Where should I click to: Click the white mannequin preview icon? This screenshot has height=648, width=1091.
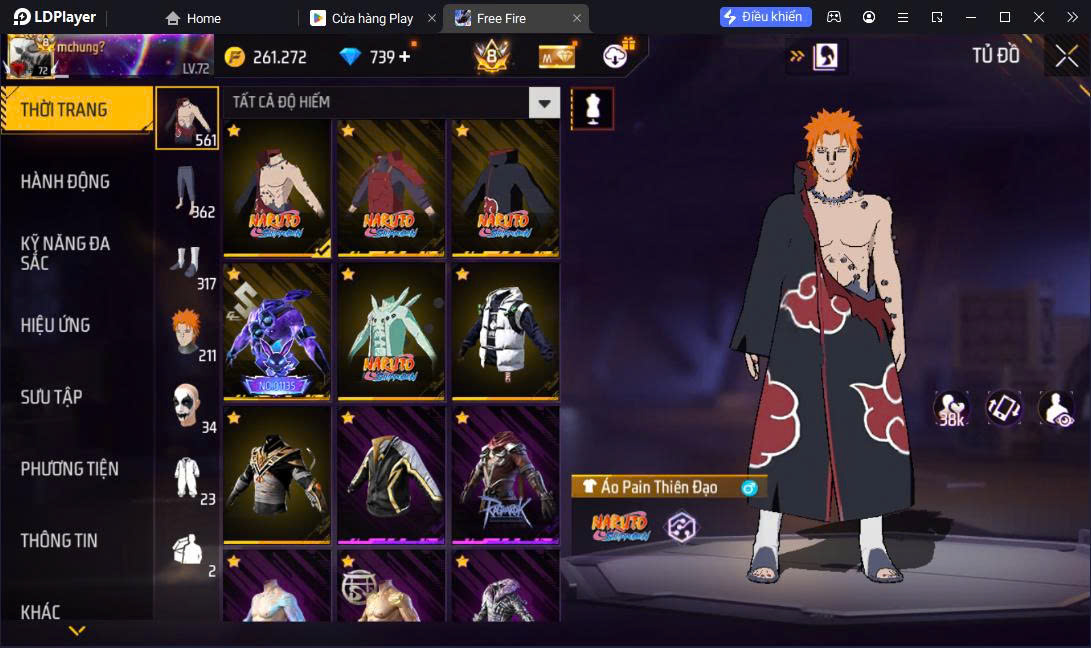point(592,108)
